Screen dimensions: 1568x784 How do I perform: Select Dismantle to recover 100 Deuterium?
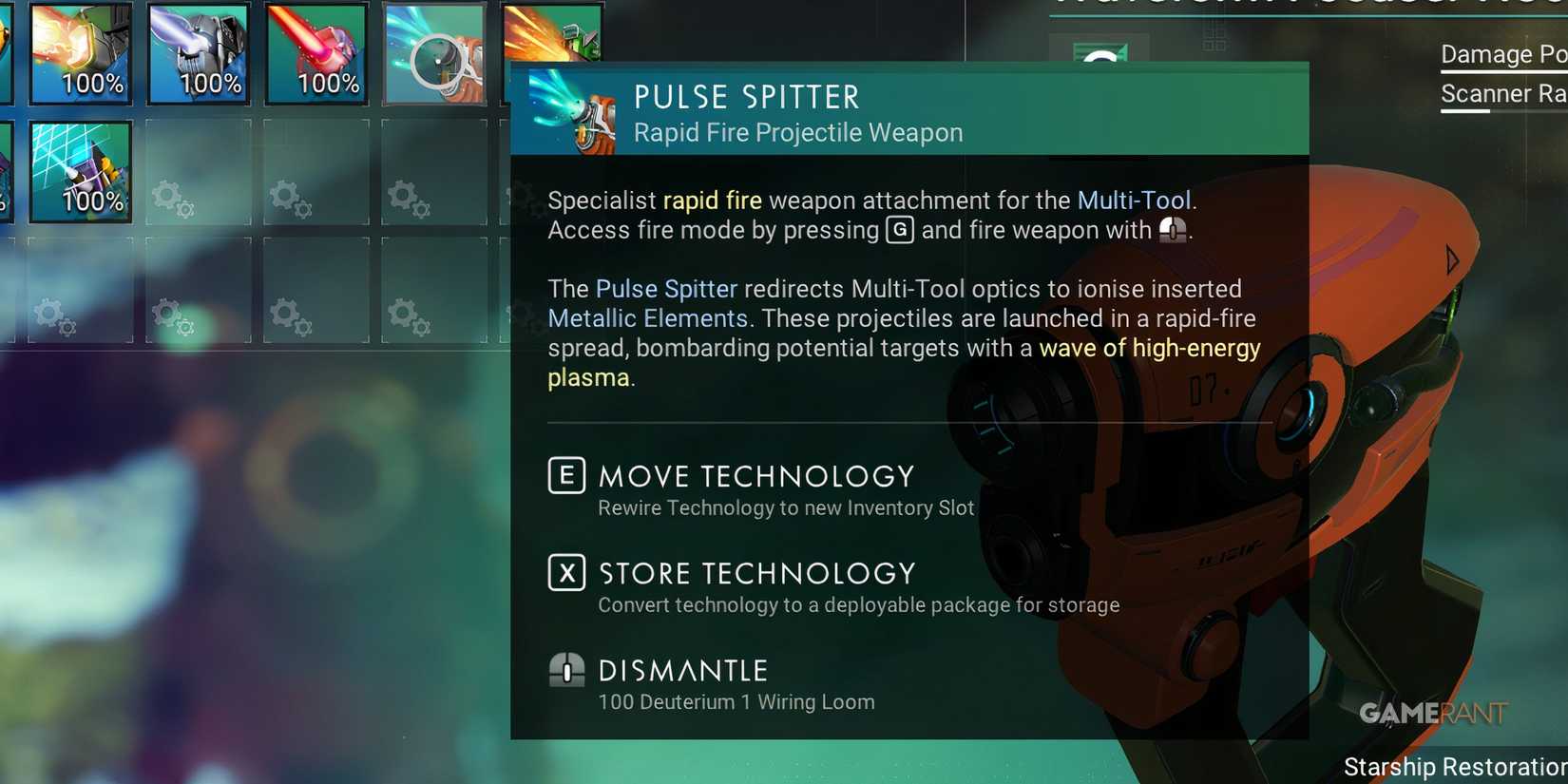point(681,670)
